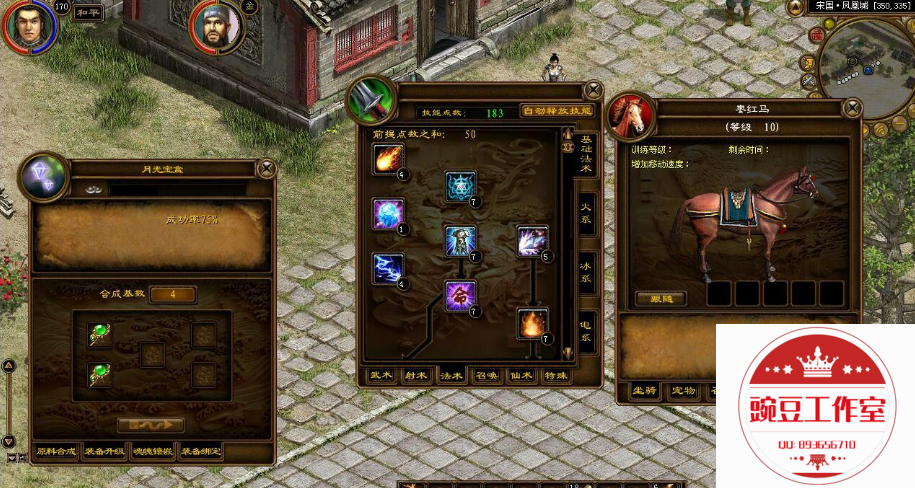Switch to the 火系 fire tab

588,212
